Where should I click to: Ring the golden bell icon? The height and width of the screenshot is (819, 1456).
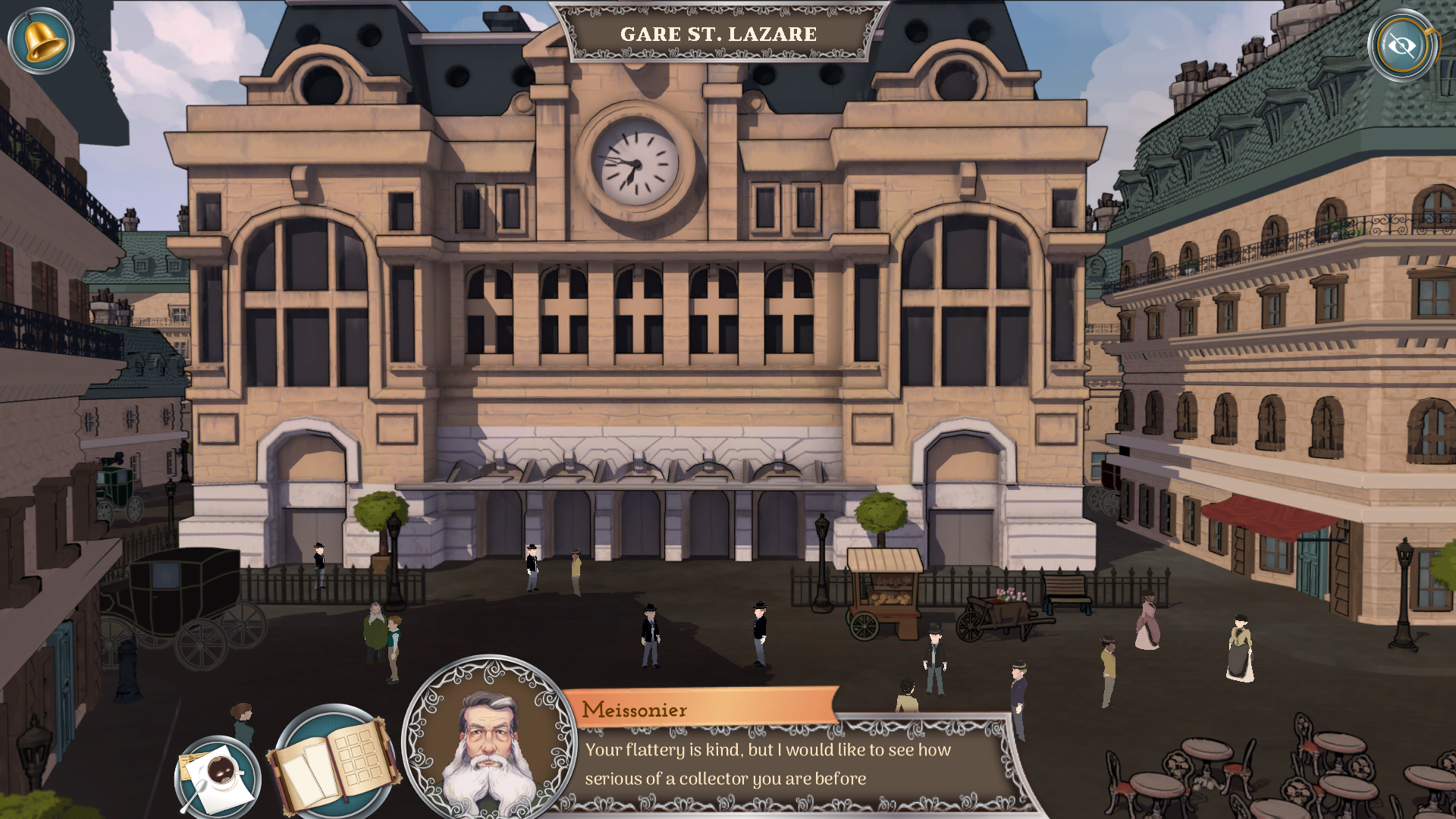click(41, 41)
